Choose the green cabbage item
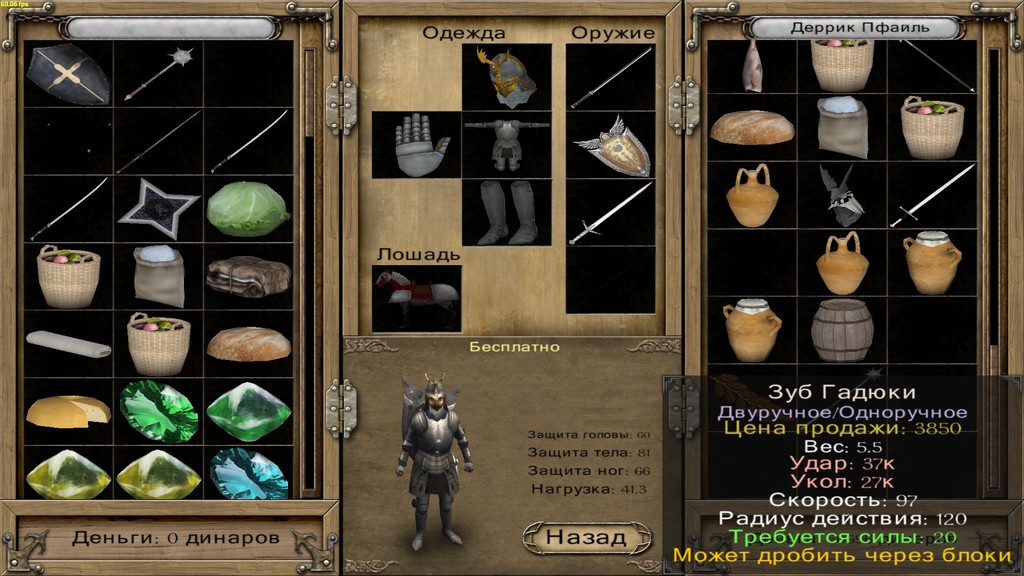The width and height of the screenshot is (1024, 576). point(248,209)
